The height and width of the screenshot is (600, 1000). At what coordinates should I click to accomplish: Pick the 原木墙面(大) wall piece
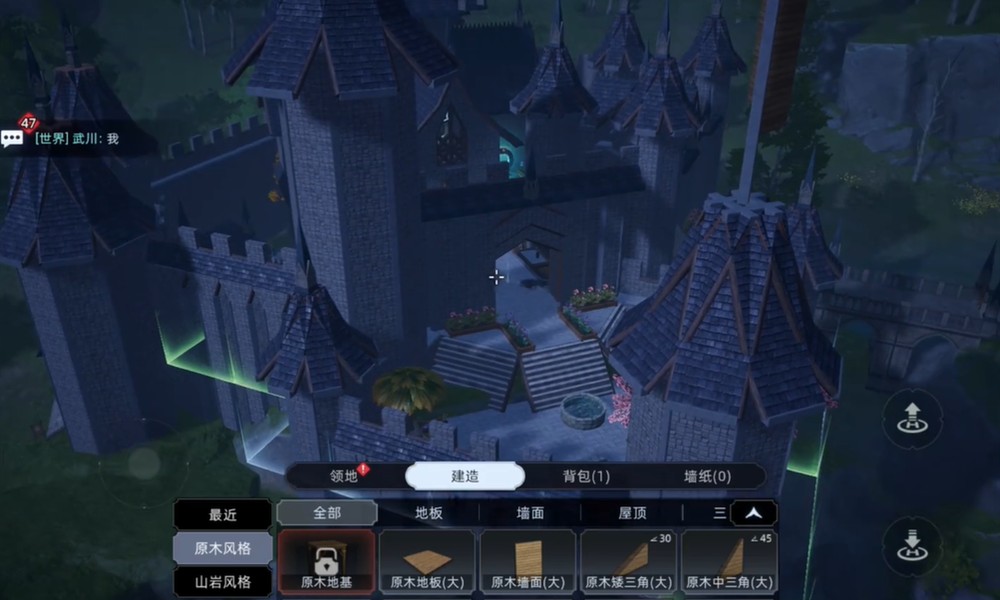point(528,562)
